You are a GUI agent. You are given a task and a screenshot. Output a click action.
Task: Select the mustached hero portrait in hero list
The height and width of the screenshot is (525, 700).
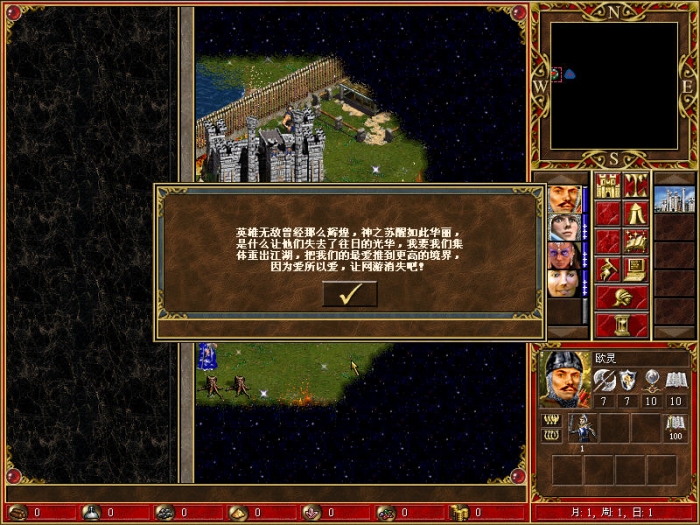click(x=563, y=198)
